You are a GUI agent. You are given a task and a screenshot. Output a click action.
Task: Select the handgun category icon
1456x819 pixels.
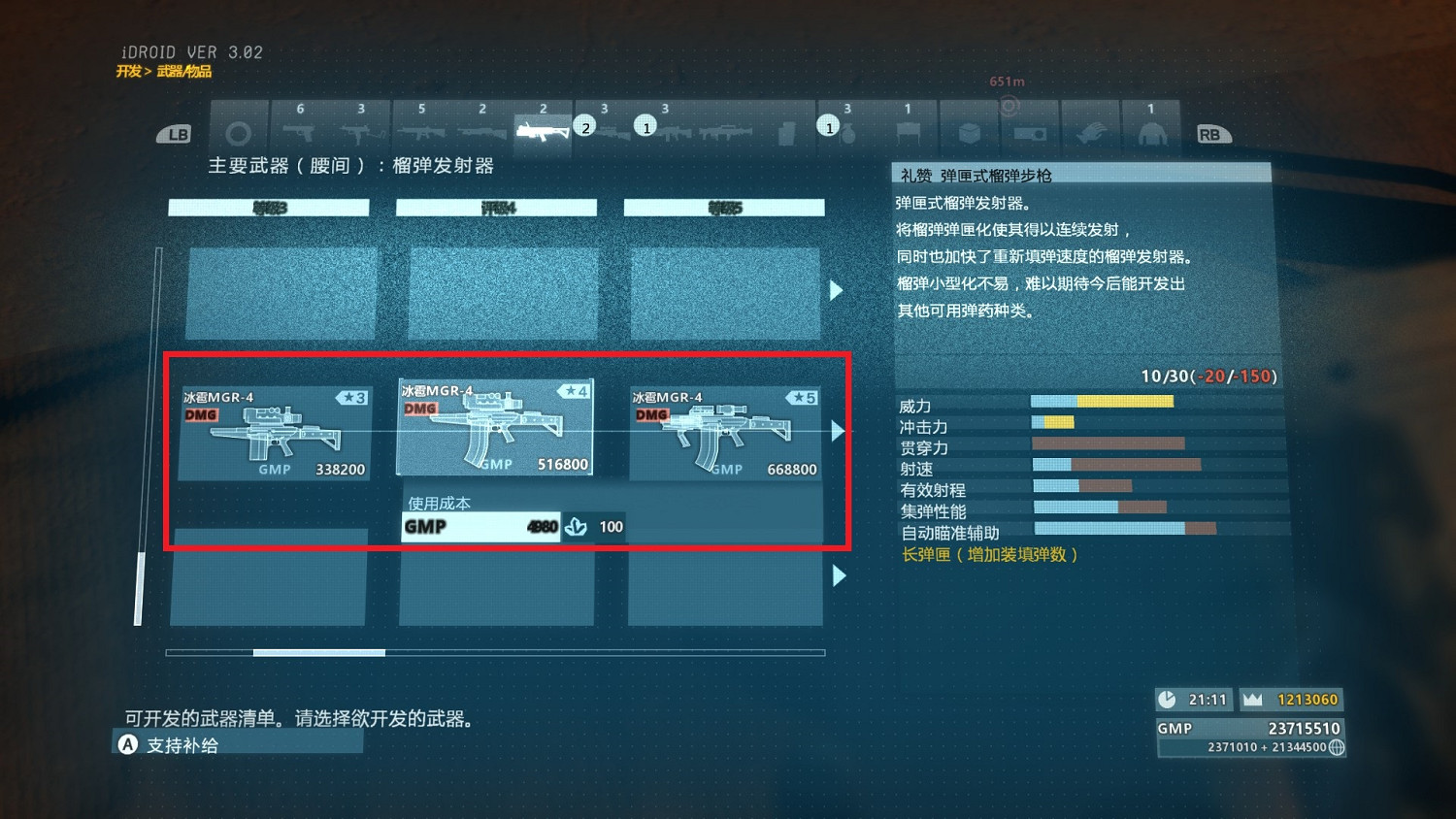pos(300,133)
